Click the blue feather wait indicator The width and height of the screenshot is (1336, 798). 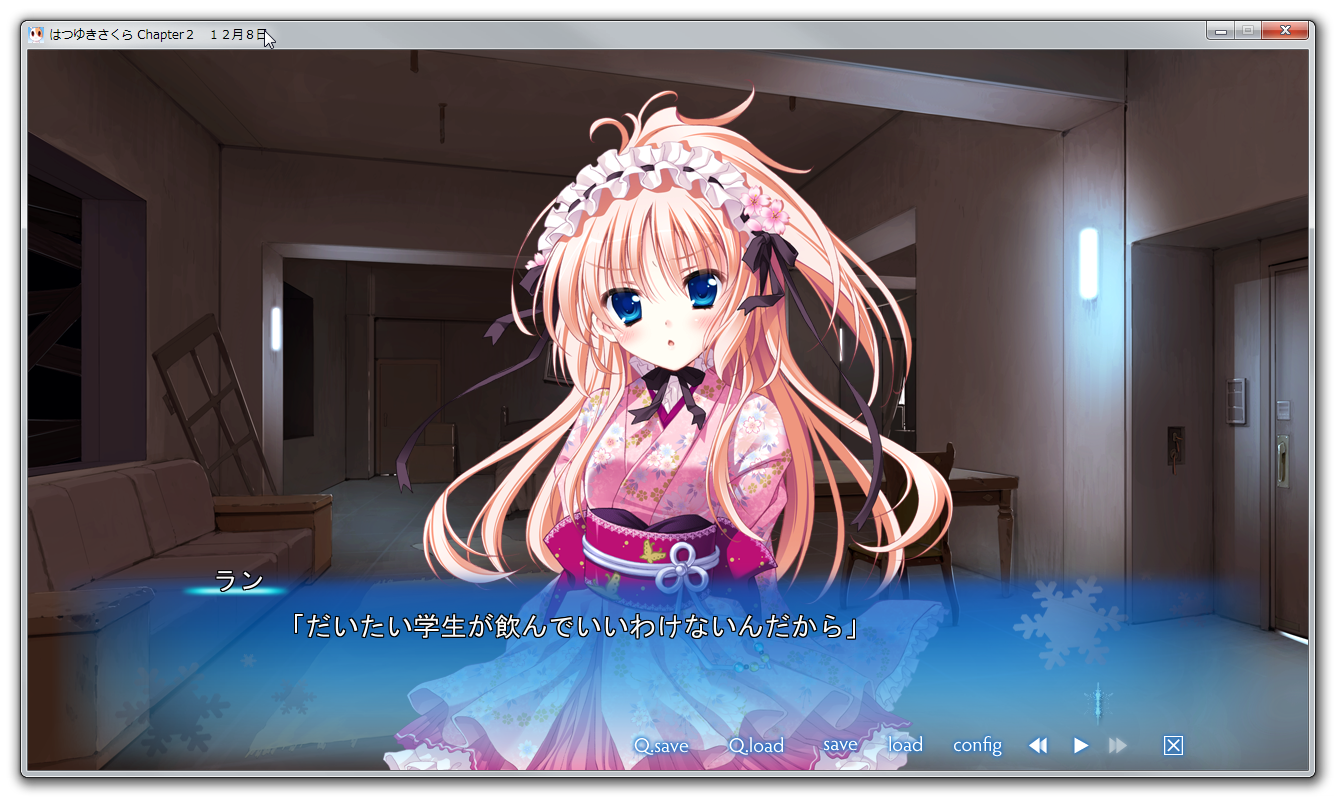click(1099, 703)
